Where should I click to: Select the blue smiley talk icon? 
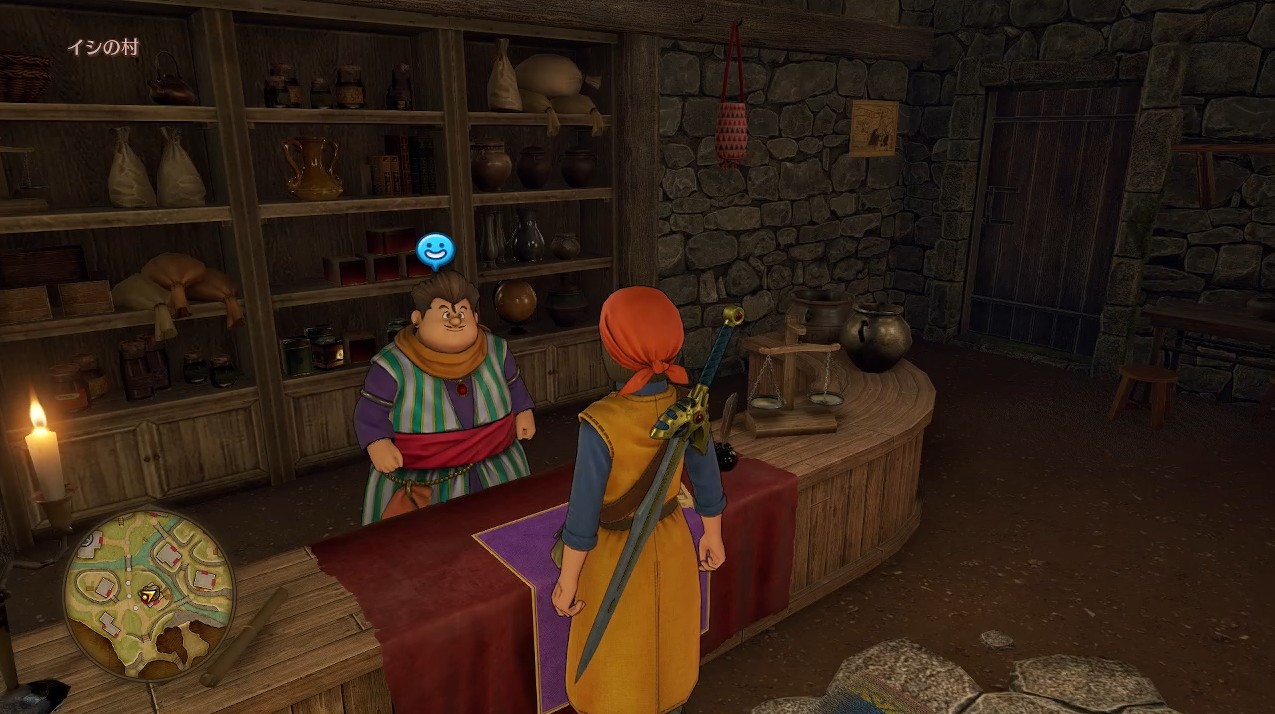click(x=434, y=252)
